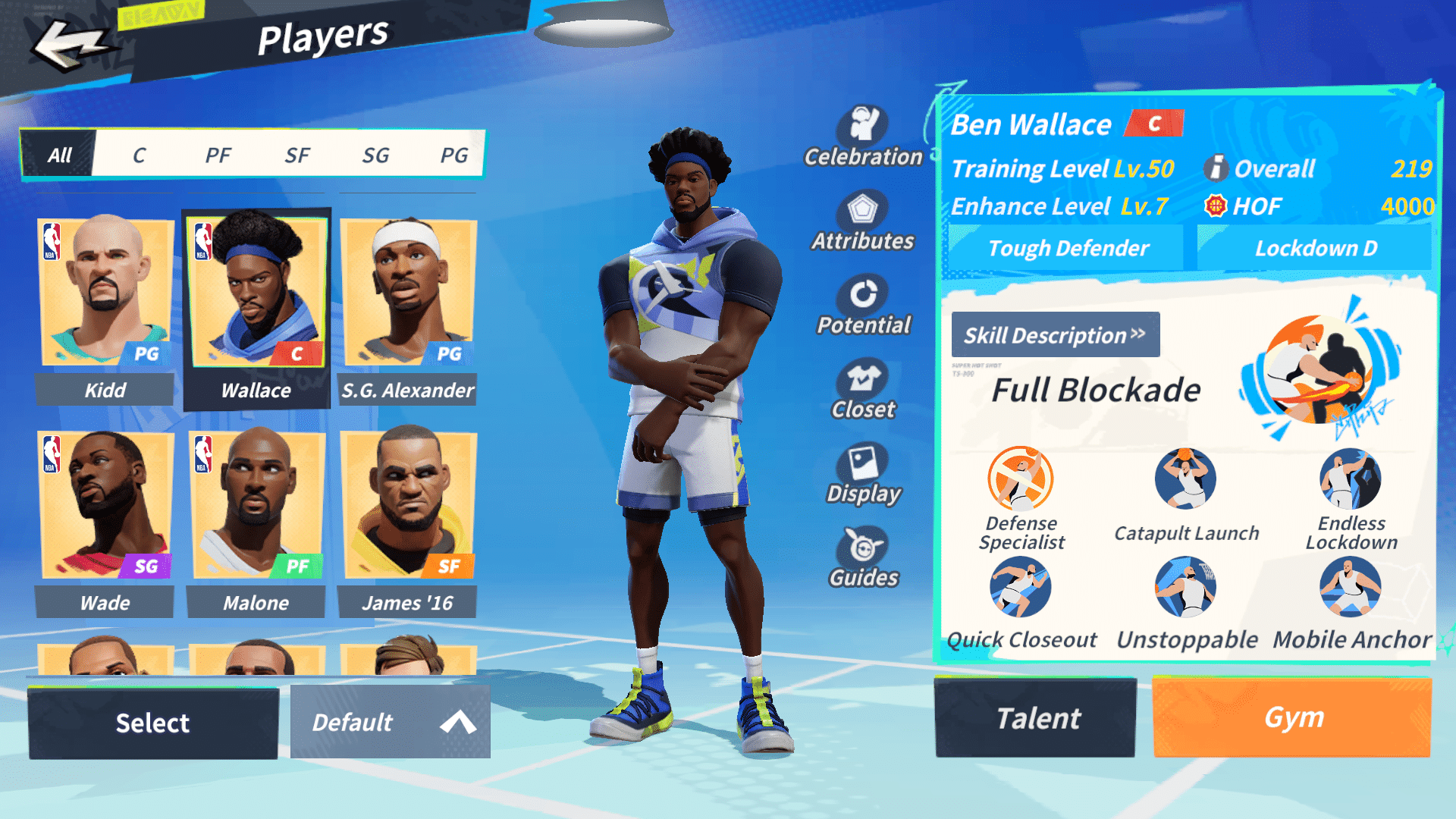The width and height of the screenshot is (1456, 819).
Task: Open the Guides icon
Action: point(863,558)
